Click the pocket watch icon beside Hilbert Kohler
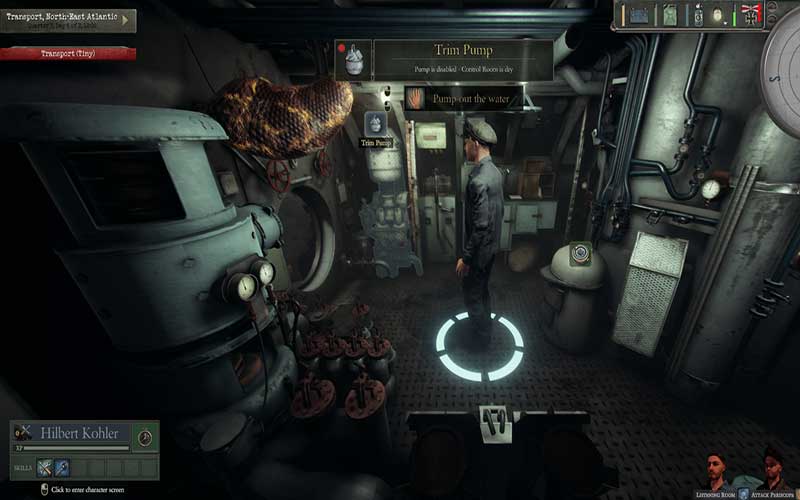The image size is (800, 500). click(145, 437)
